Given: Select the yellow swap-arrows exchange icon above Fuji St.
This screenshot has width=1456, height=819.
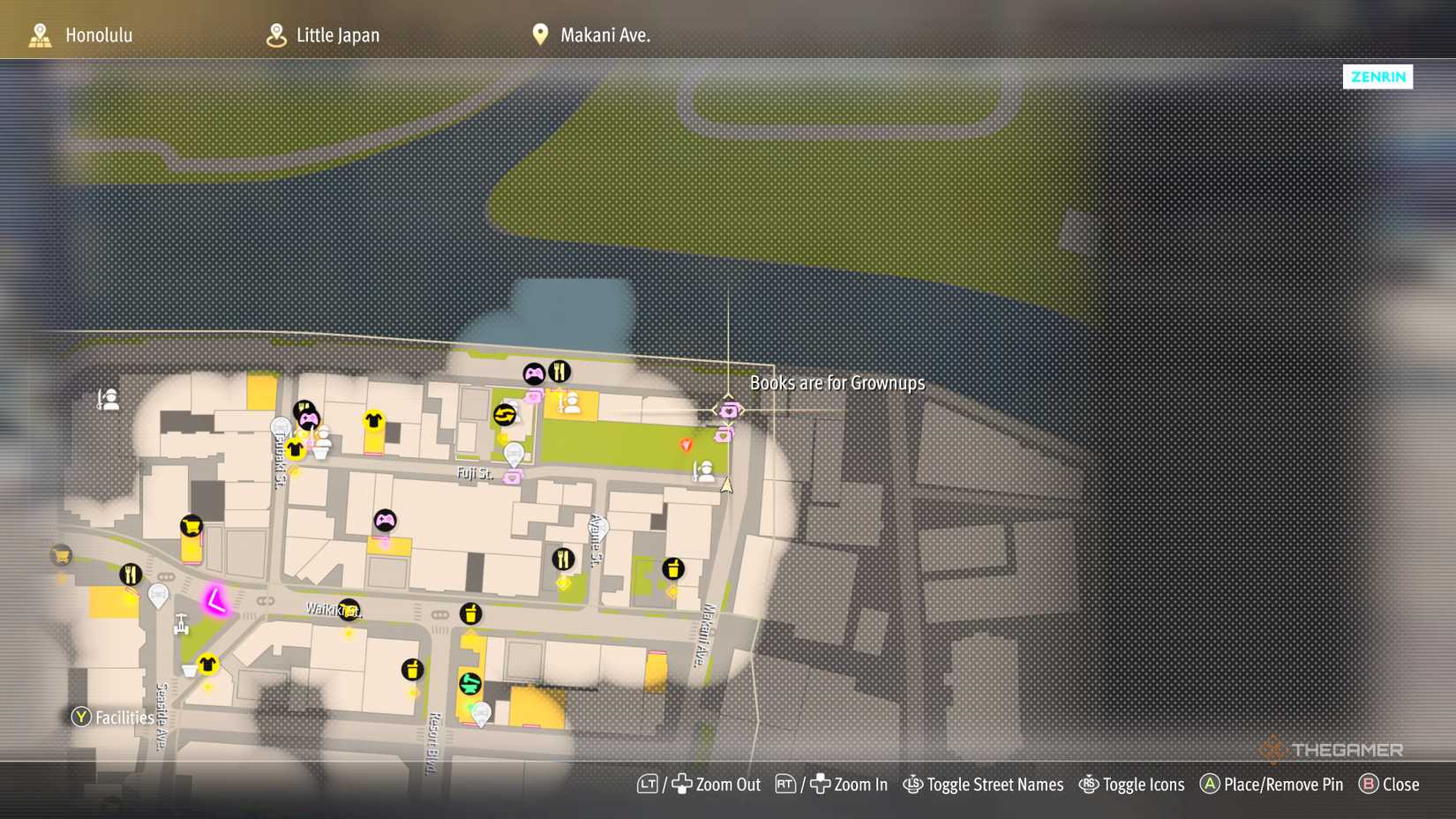Looking at the screenshot, I should (x=505, y=414).
